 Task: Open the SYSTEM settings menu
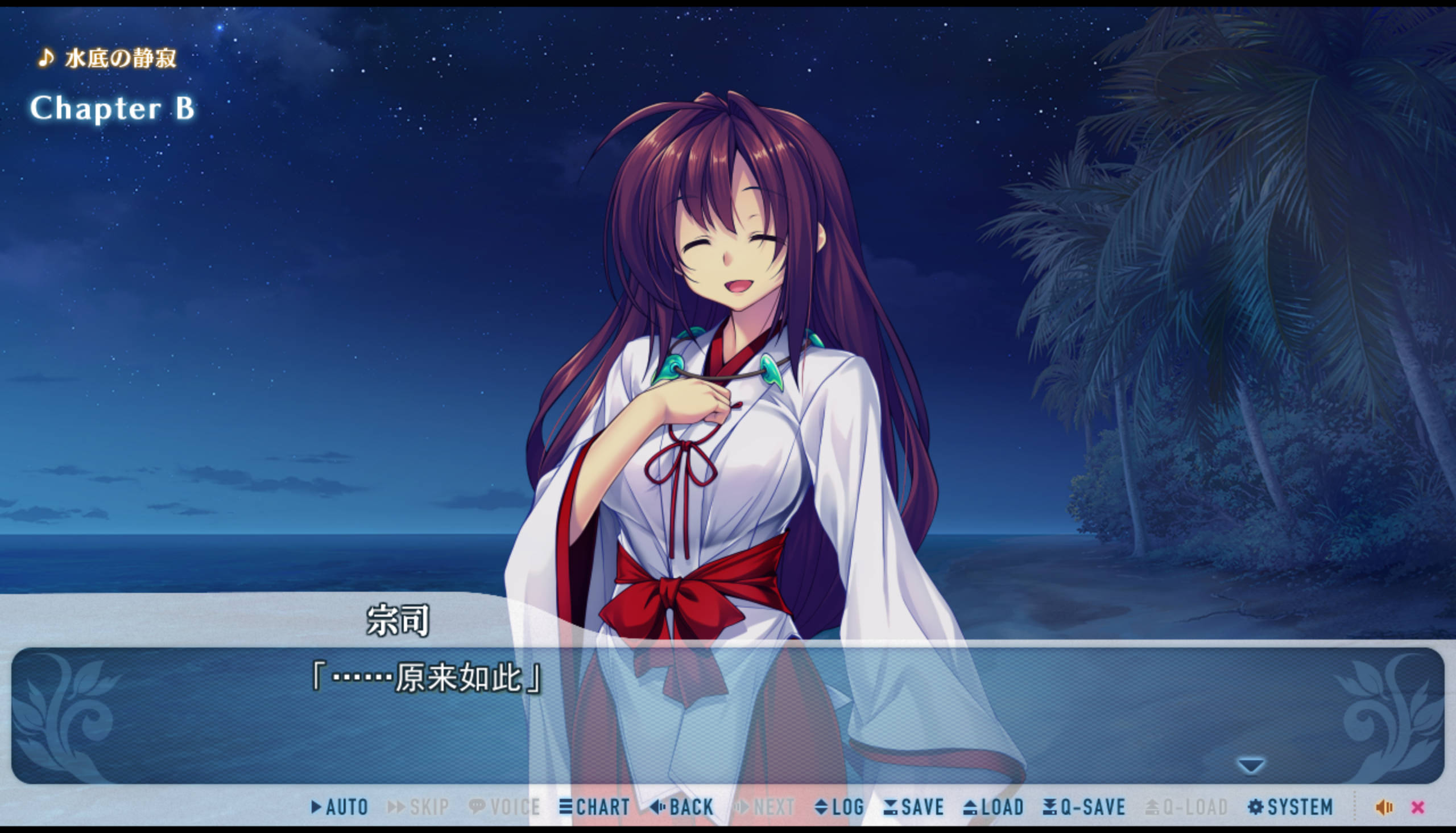[x=1290, y=807]
